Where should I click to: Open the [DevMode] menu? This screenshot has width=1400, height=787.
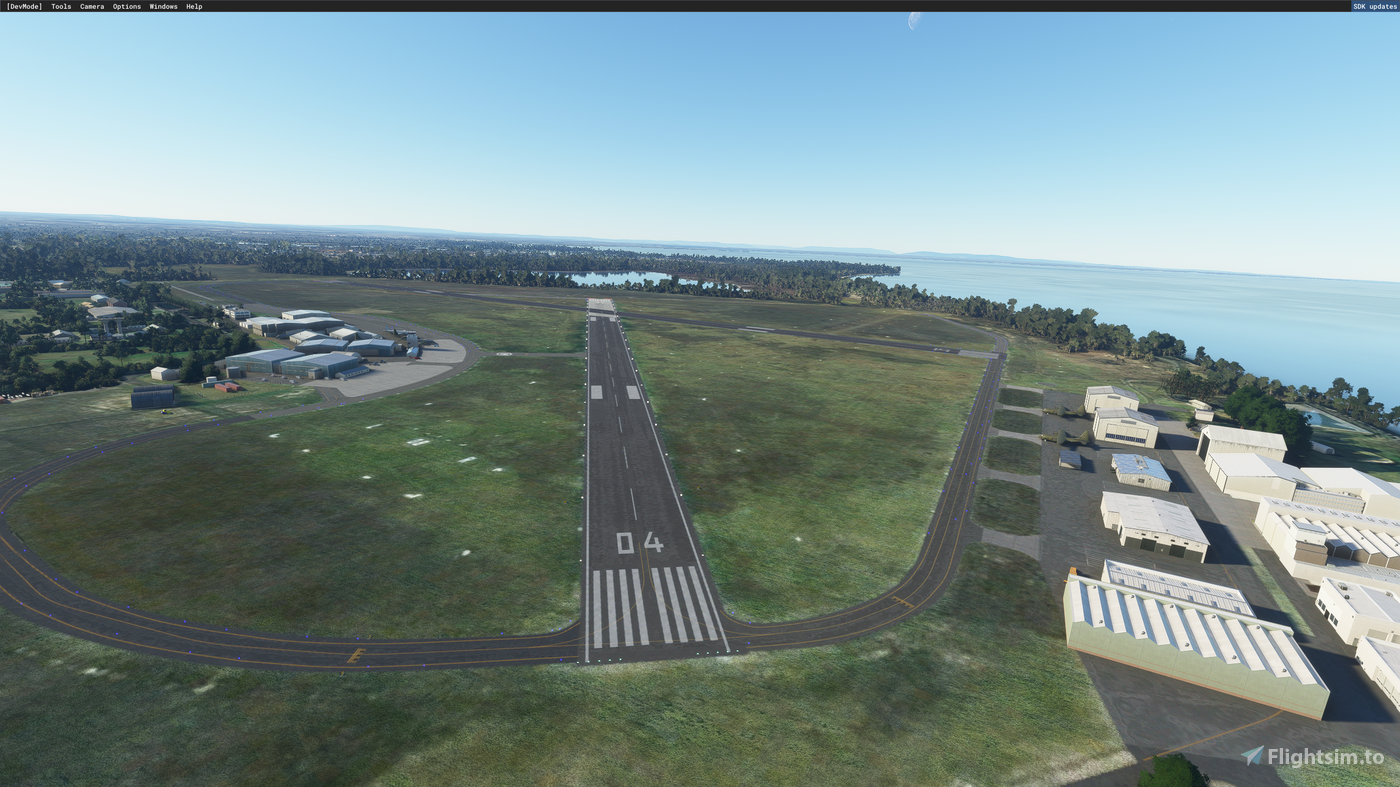(24, 5)
